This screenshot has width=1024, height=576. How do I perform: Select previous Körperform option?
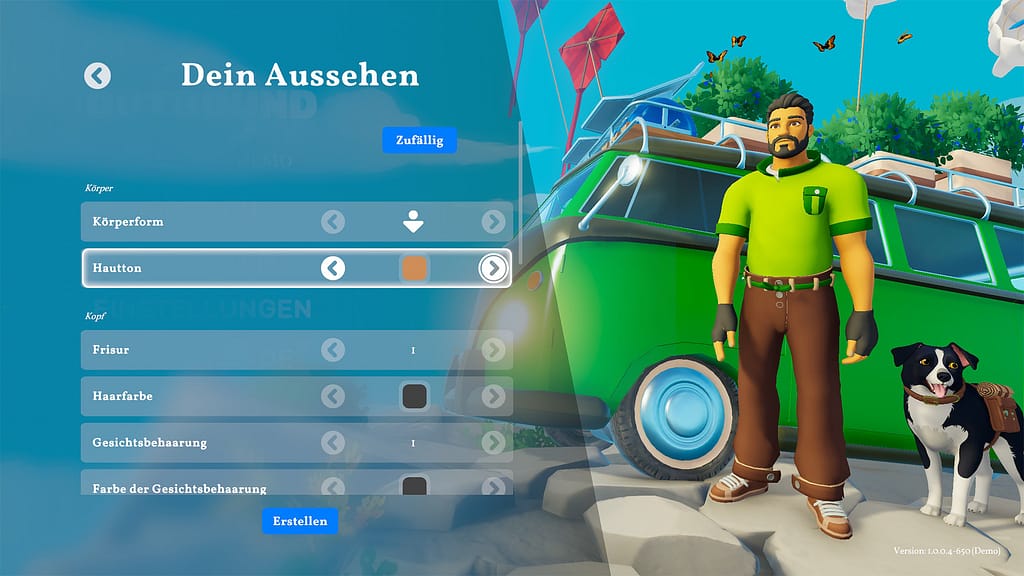[333, 222]
